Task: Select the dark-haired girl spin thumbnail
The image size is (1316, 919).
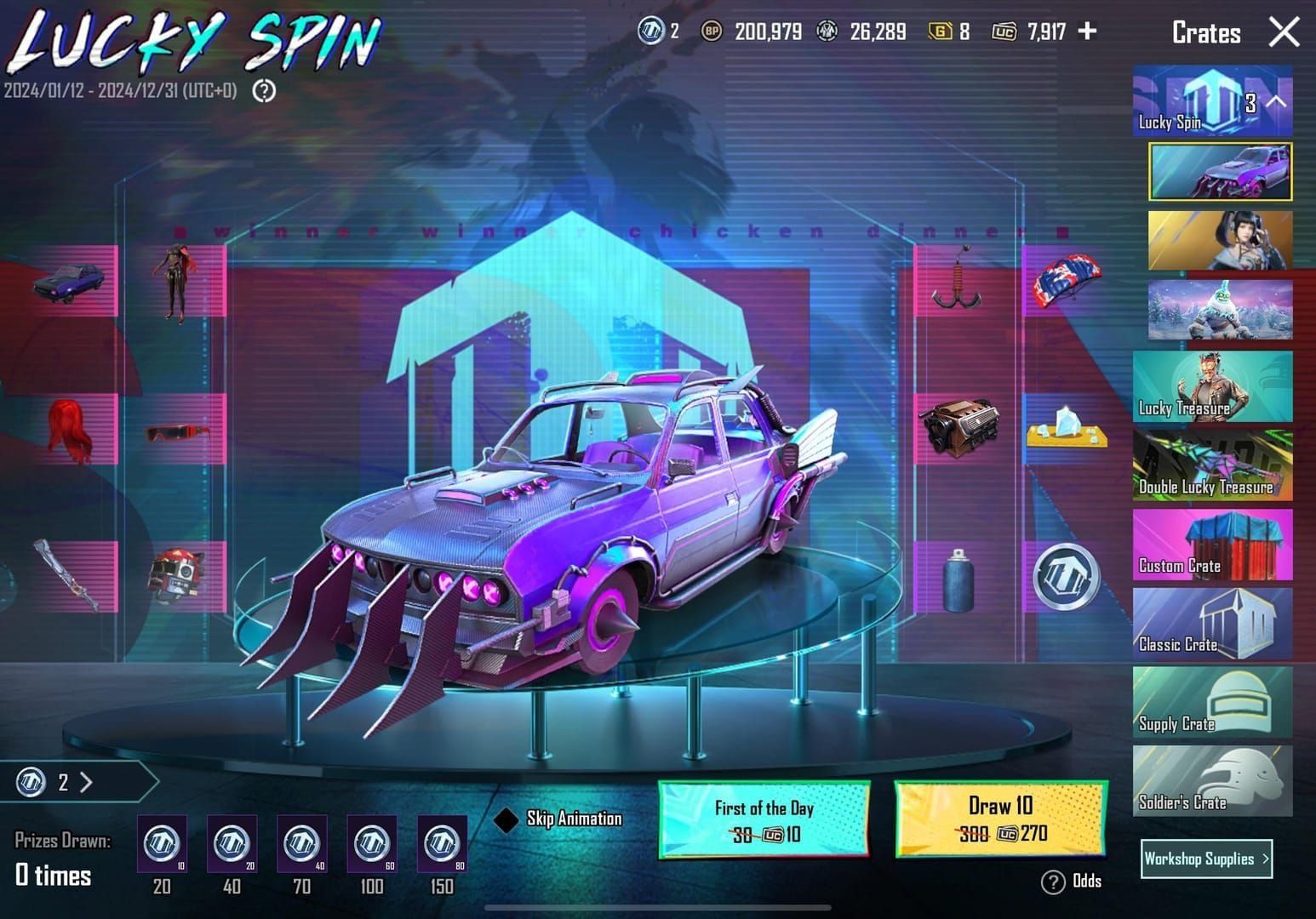Action: [x=1220, y=241]
